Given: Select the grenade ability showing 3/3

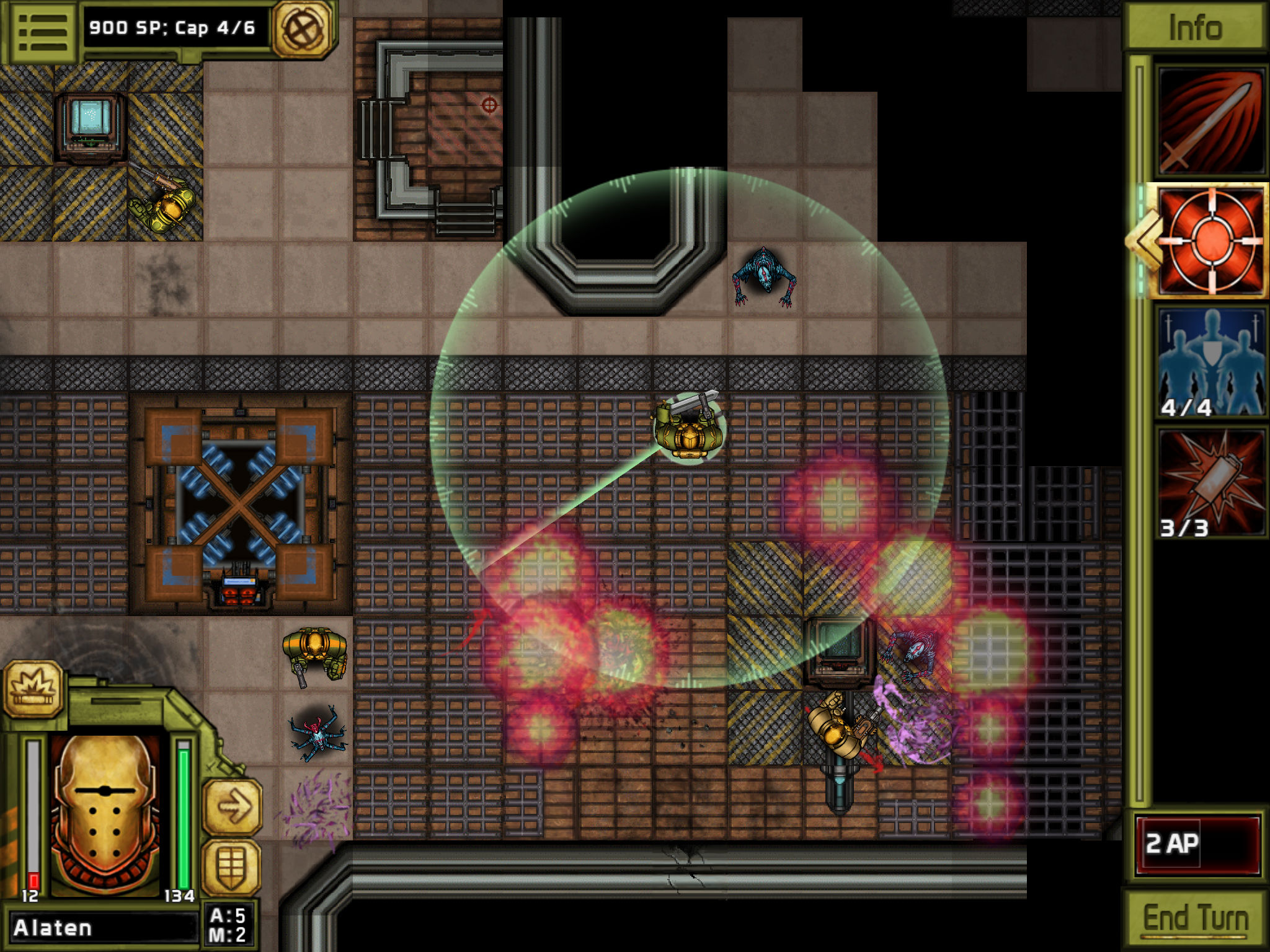Looking at the screenshot, I should [1210, 482].
